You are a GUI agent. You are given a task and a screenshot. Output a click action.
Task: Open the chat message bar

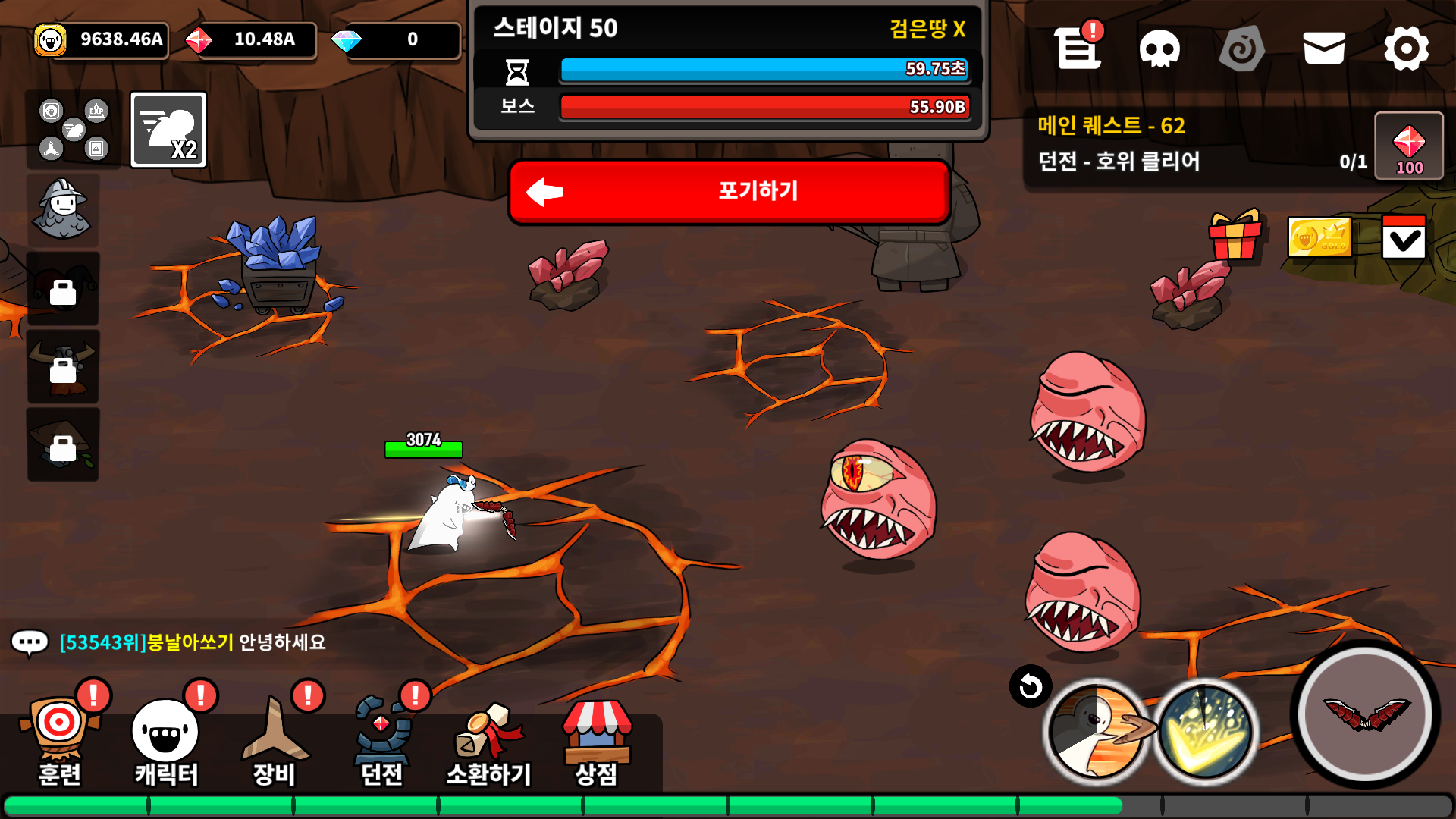174,643
